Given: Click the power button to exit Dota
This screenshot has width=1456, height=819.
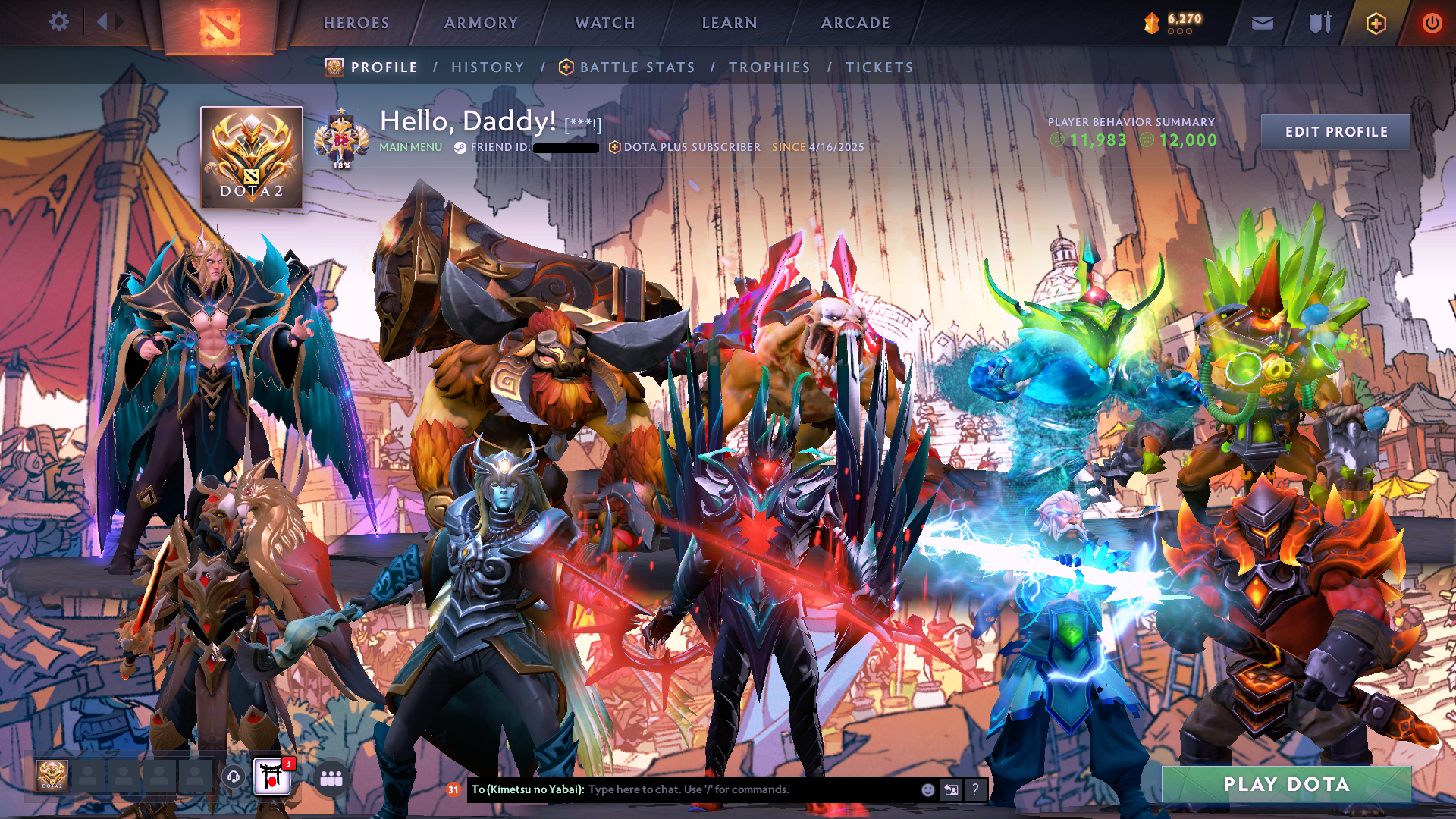Looking at the screenshot, I should pos(1432,23).
